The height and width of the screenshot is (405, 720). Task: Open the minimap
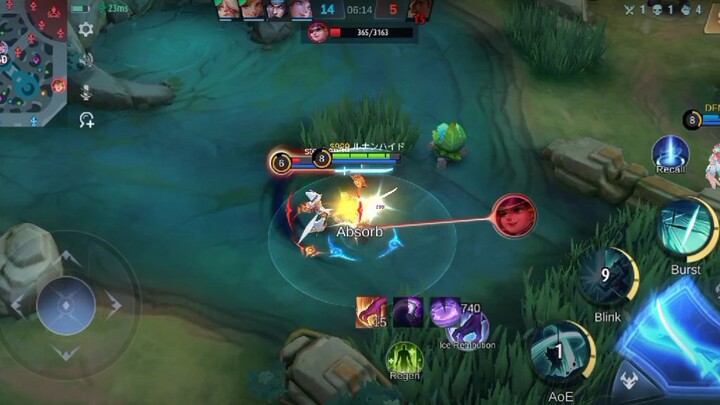[33, 62]
